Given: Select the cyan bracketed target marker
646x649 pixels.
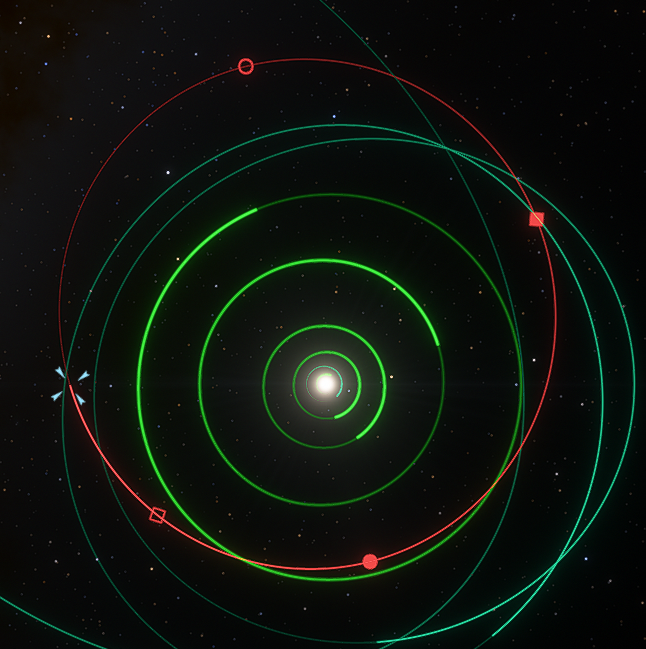Looking at the screenshot, I should click(x=70, y=385).
